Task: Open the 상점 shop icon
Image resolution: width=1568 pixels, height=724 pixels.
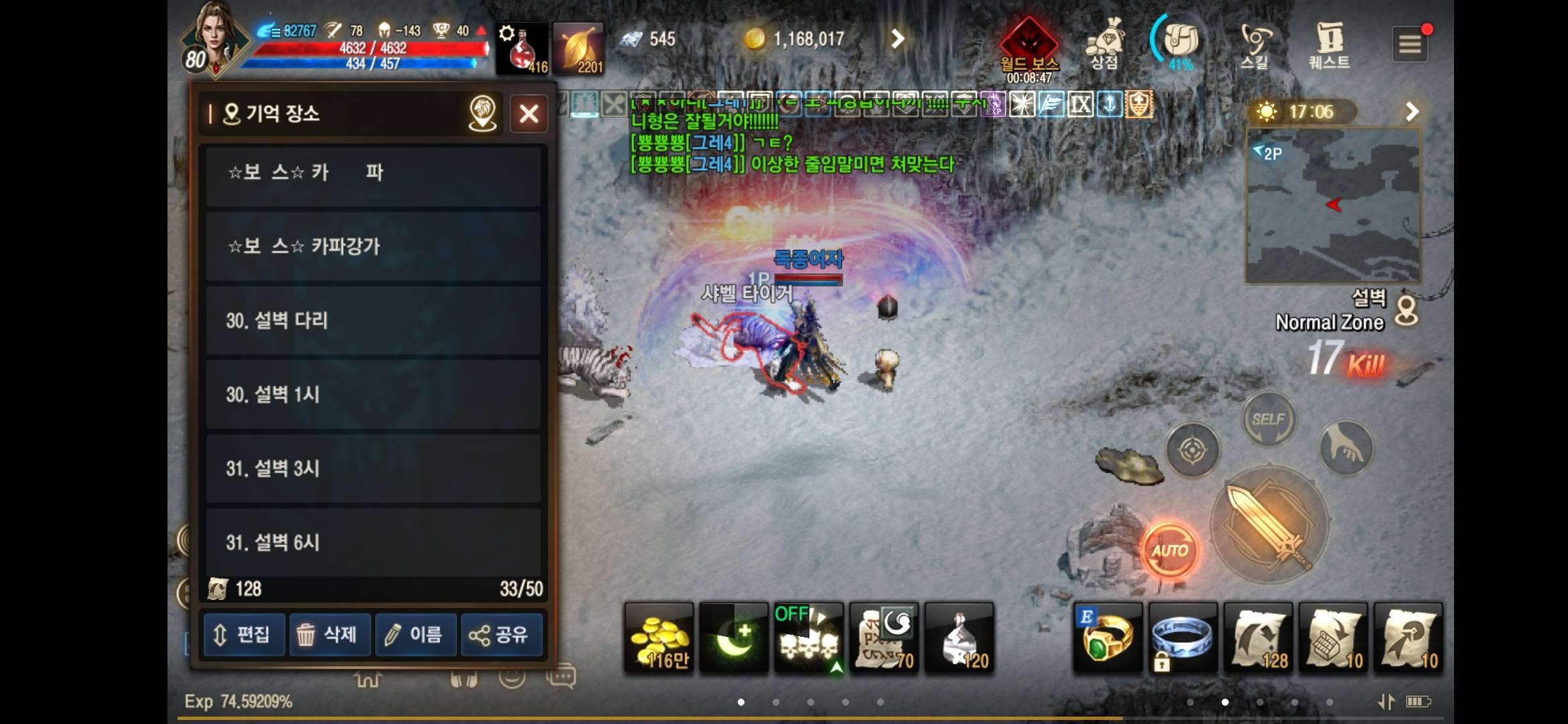Action: (1104, 42)
